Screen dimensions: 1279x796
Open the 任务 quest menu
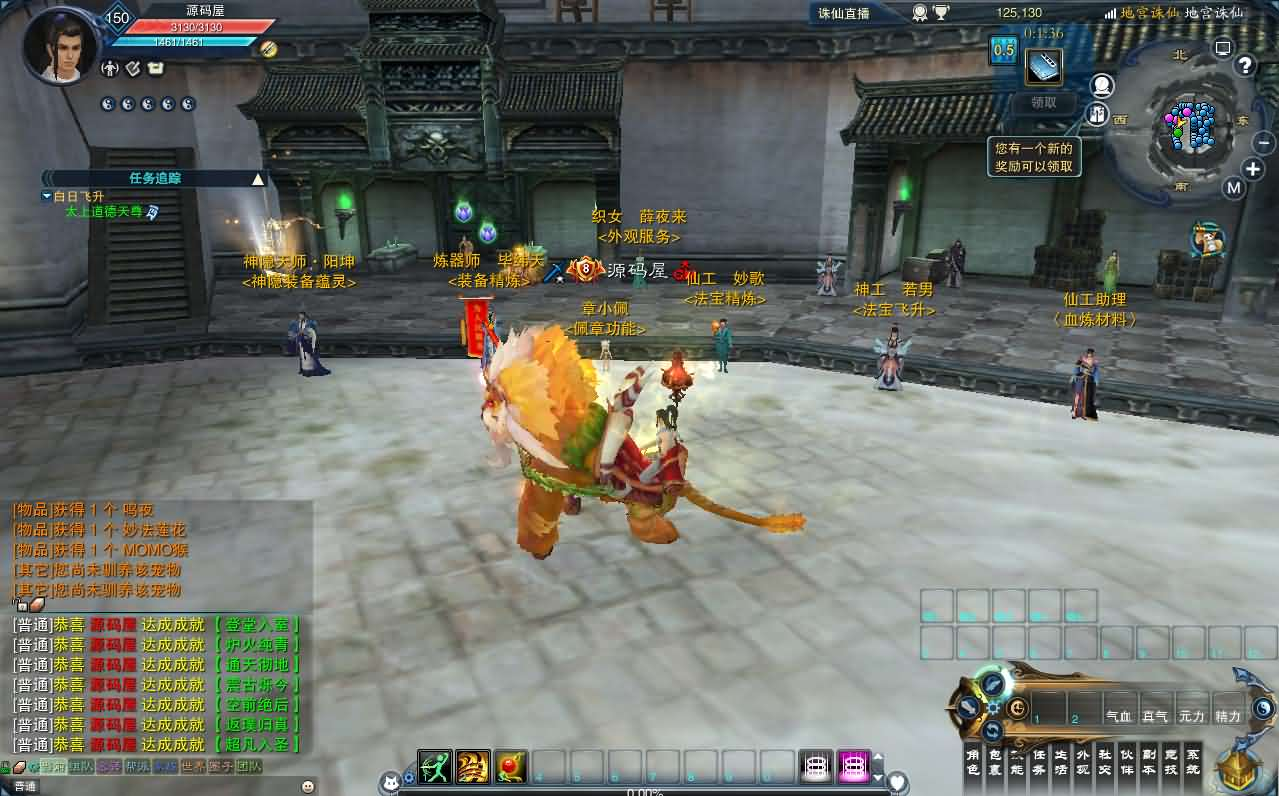tap(1039, 762)
